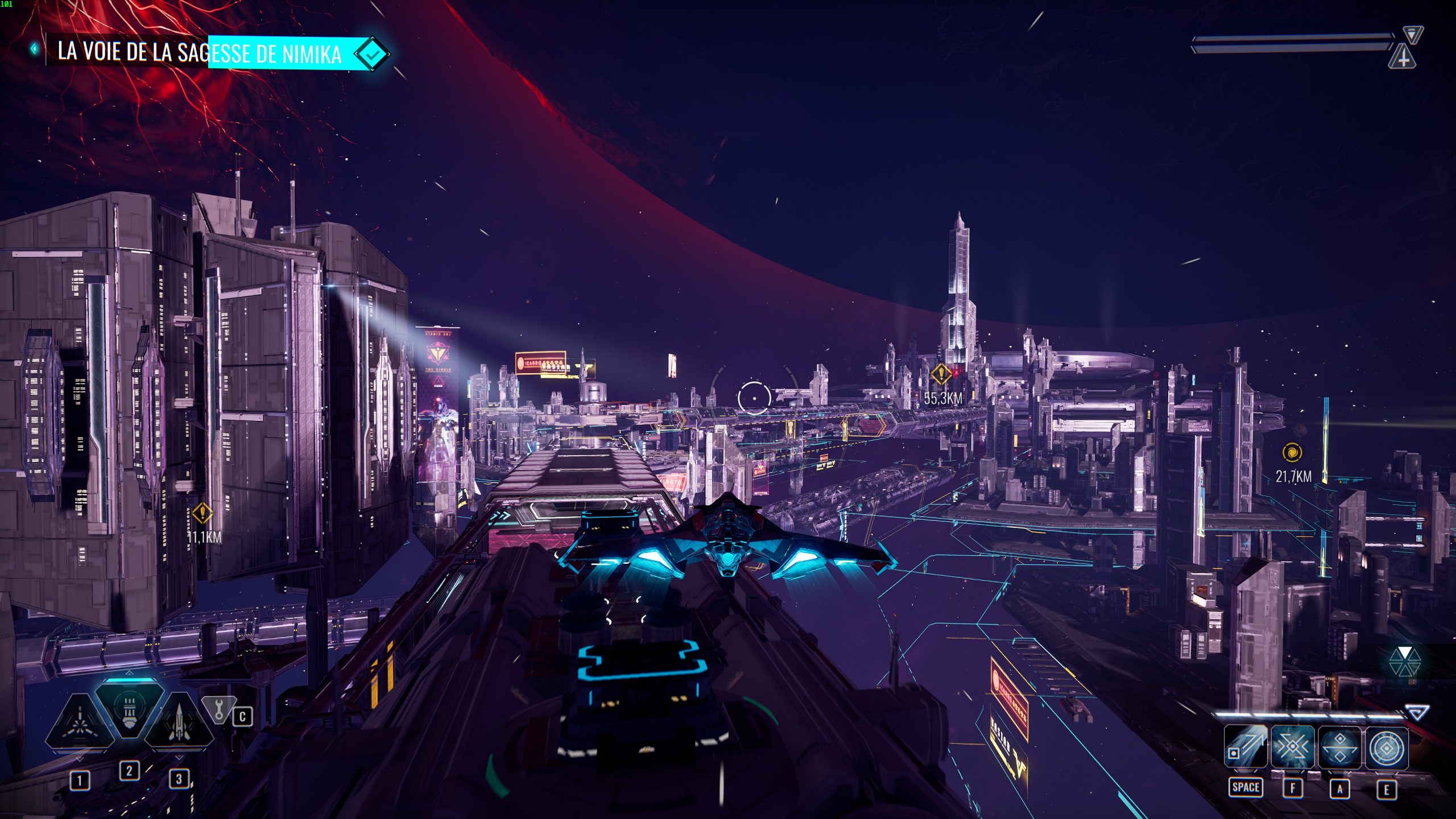Click the hexagonal triangle cluster indicator
This screenshot has height=819, width=1456.
click(x=1404, y=662)
